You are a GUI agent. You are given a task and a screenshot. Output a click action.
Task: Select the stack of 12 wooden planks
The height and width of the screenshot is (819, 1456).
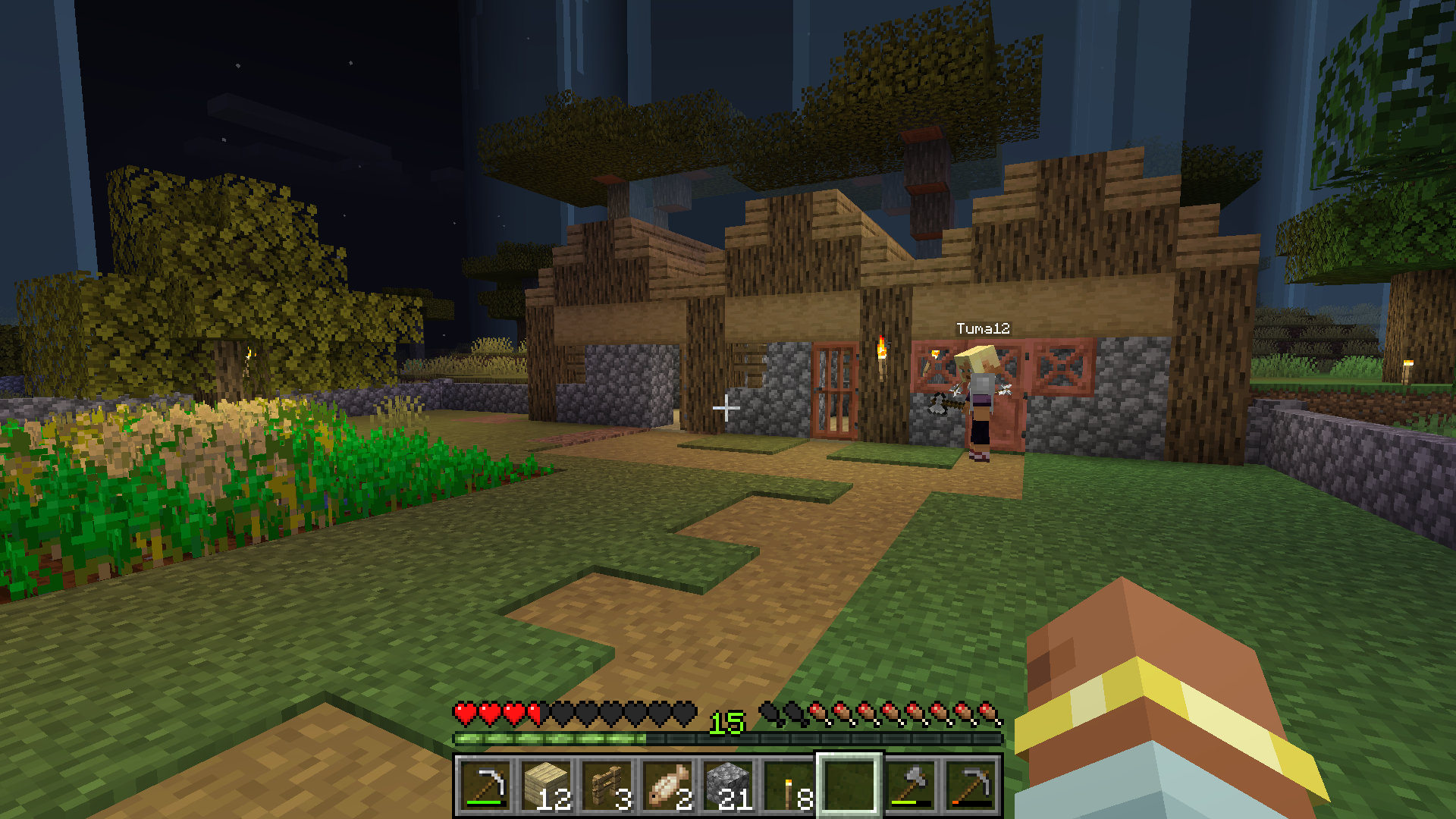click(x=546, y=785)
